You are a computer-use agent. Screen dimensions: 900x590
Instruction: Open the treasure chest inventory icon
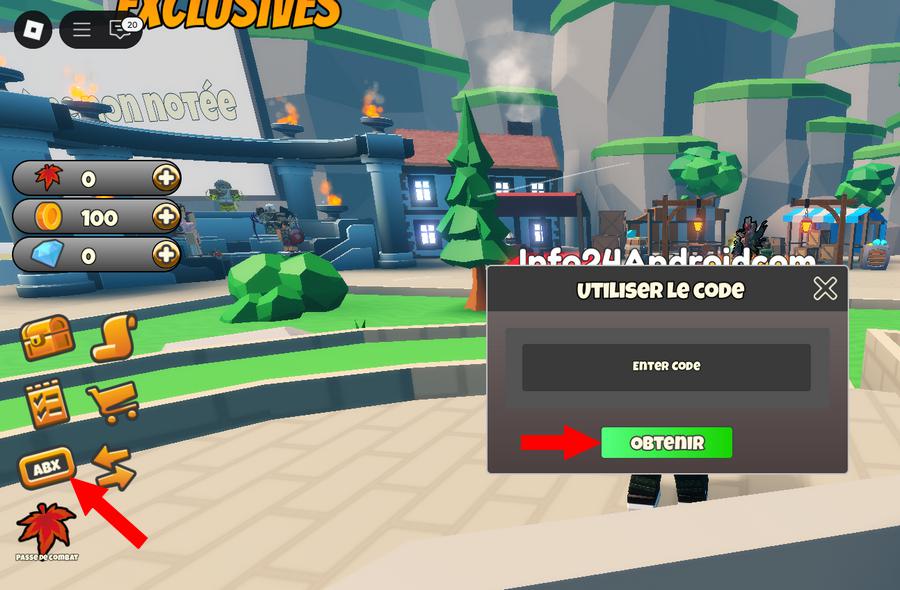47,339
